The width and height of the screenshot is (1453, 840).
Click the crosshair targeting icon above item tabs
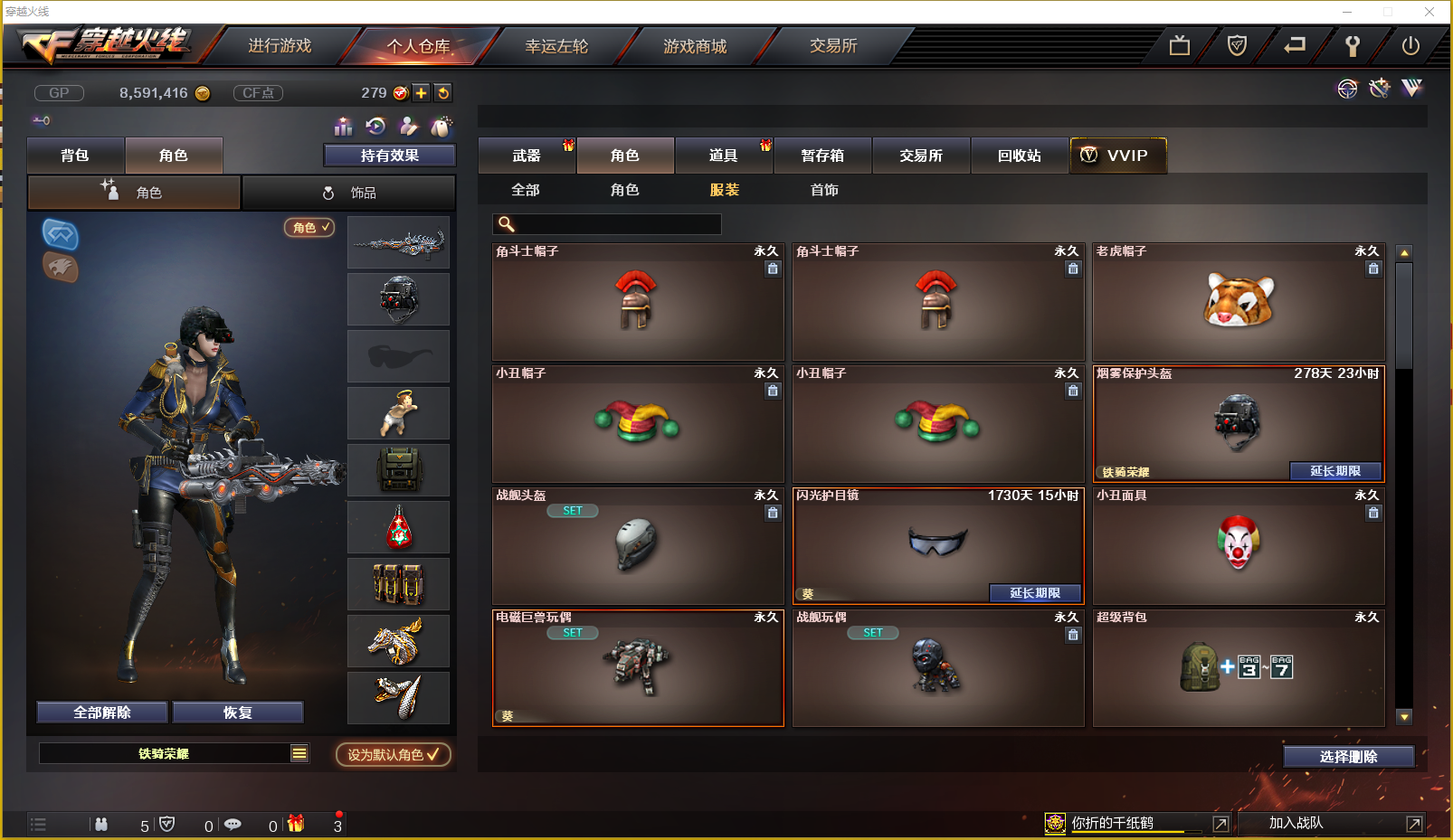click(1347, 88)
